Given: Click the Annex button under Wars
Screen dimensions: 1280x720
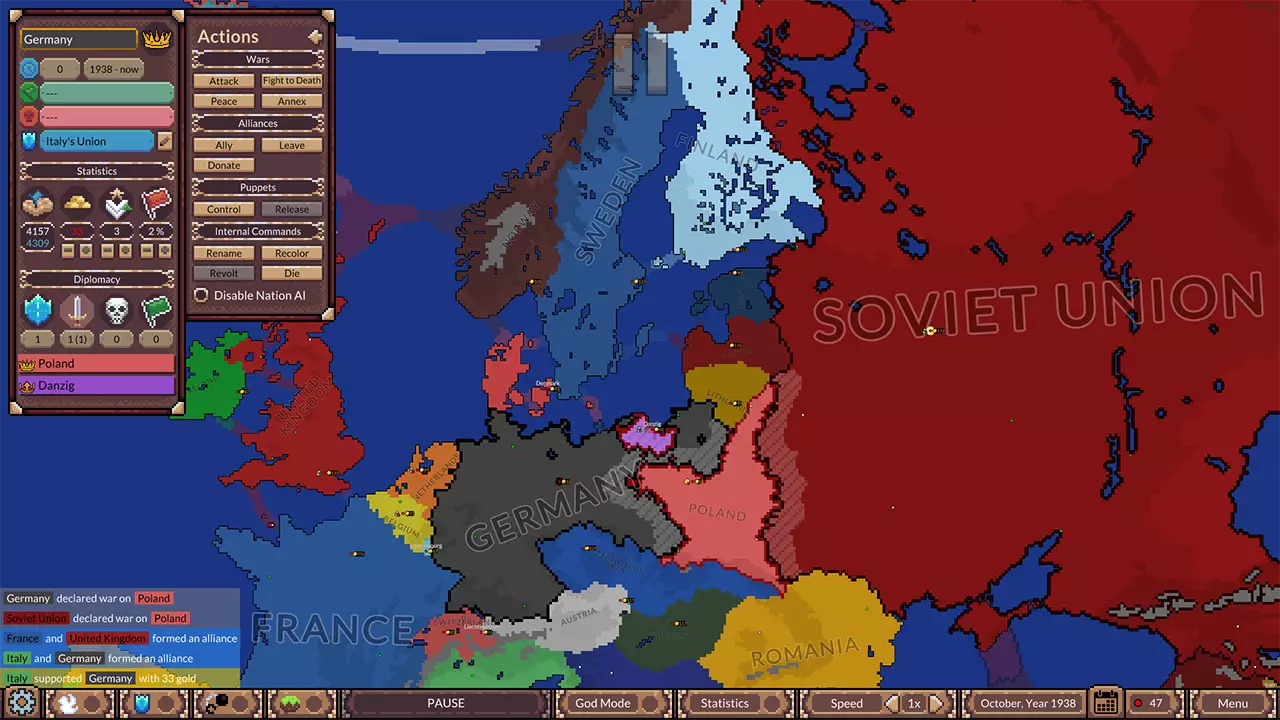Looking at the screenshot, I should 291,101.
